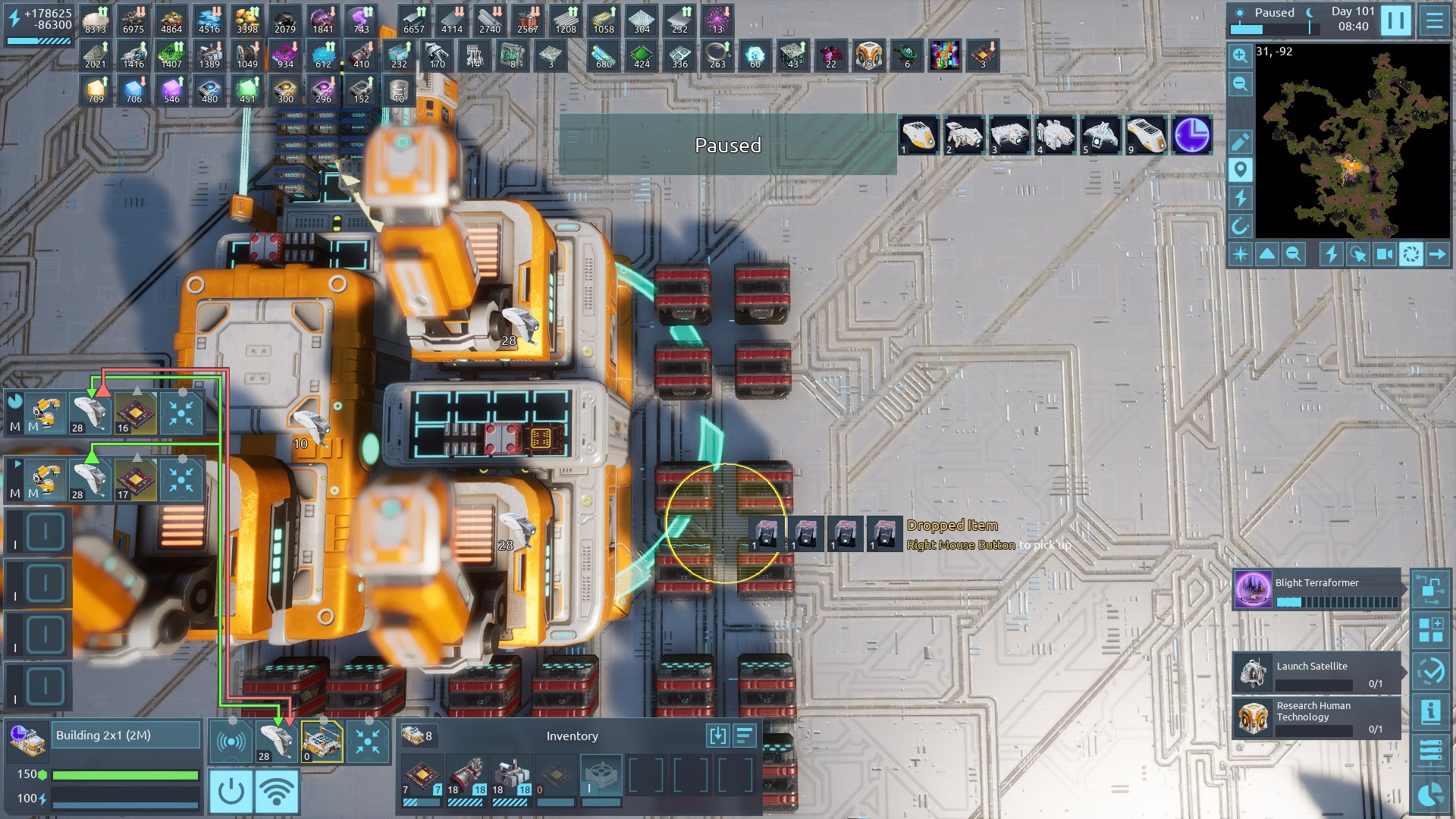Open the pie chart statistics panel
Image resolution: width=1456 pixels, height=819 pixels.
tap(1431, 794)
